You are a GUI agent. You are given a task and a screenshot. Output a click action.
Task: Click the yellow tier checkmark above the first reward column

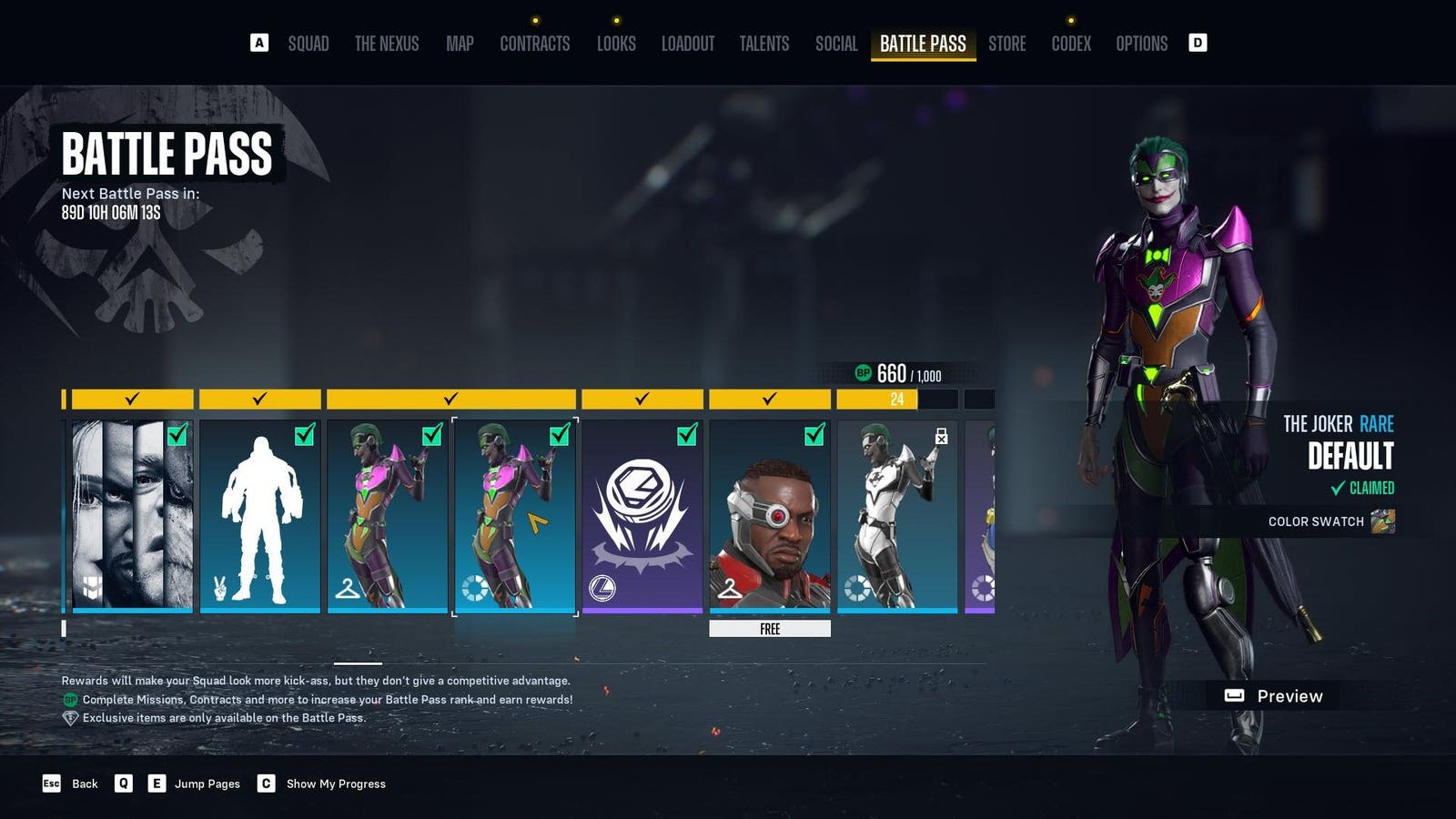click(130, 398)
